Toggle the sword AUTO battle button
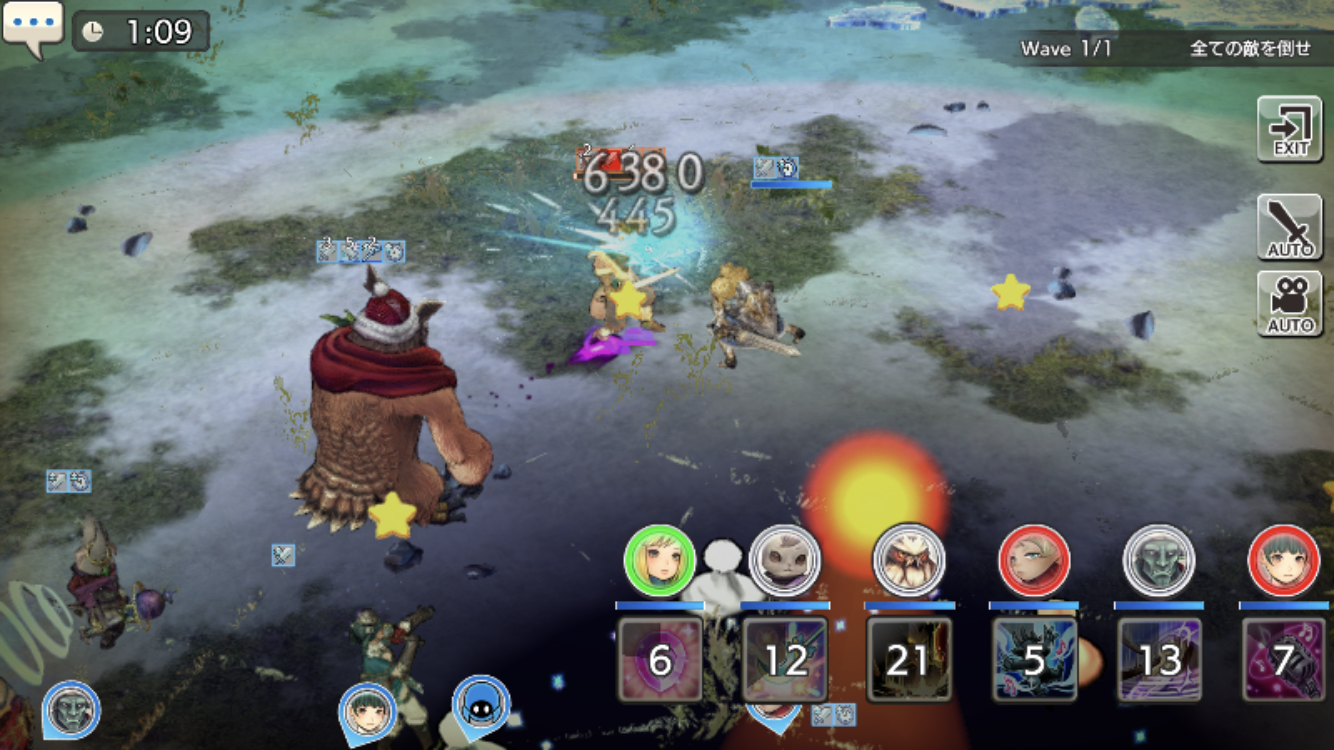The width and height of the screenshot is (1334, 750). [x=1290, y=228]
